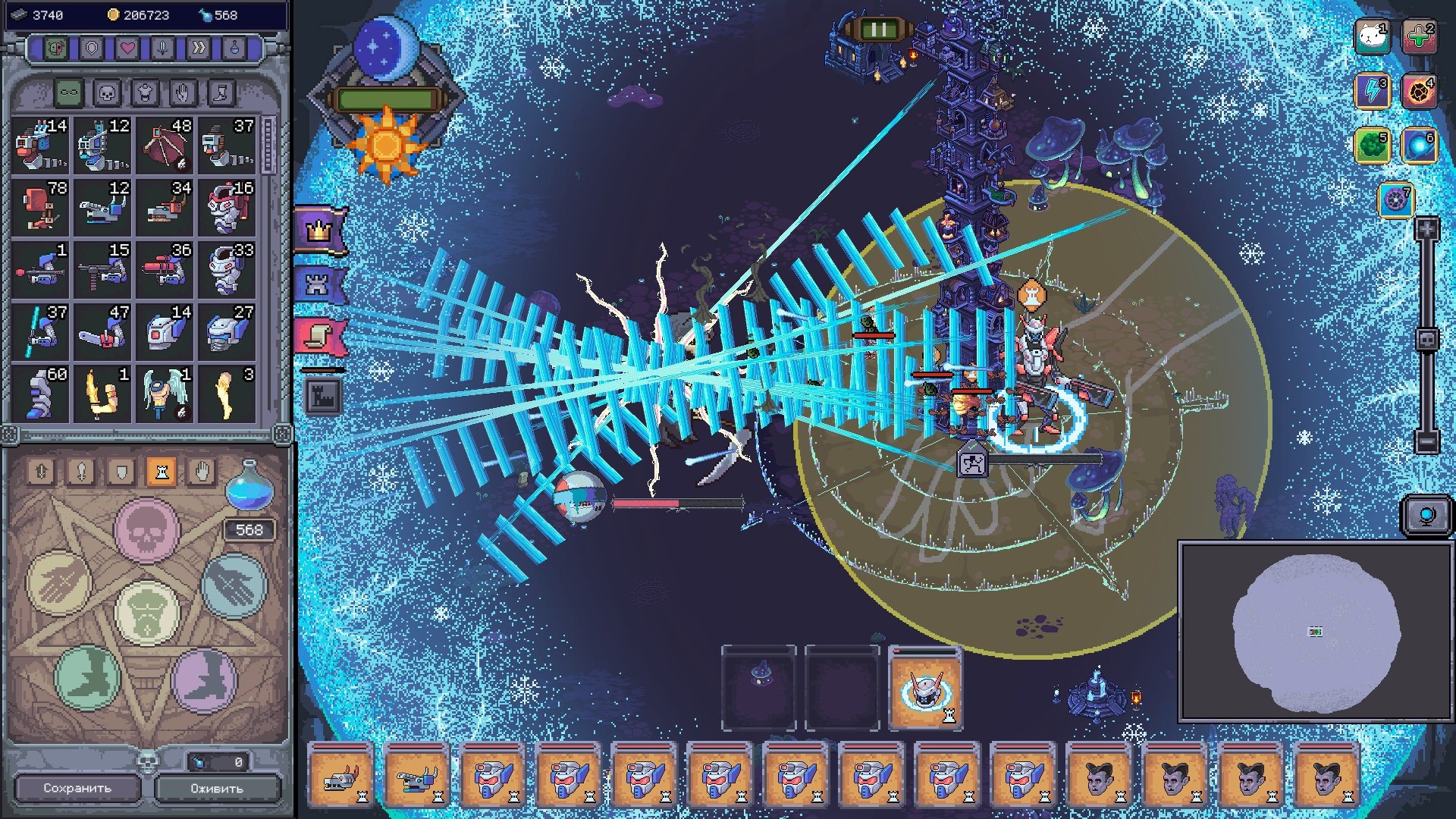Open the scroll banner menu
The height and width of the screenshot is (819, 1456).
(x=319, y=336)
